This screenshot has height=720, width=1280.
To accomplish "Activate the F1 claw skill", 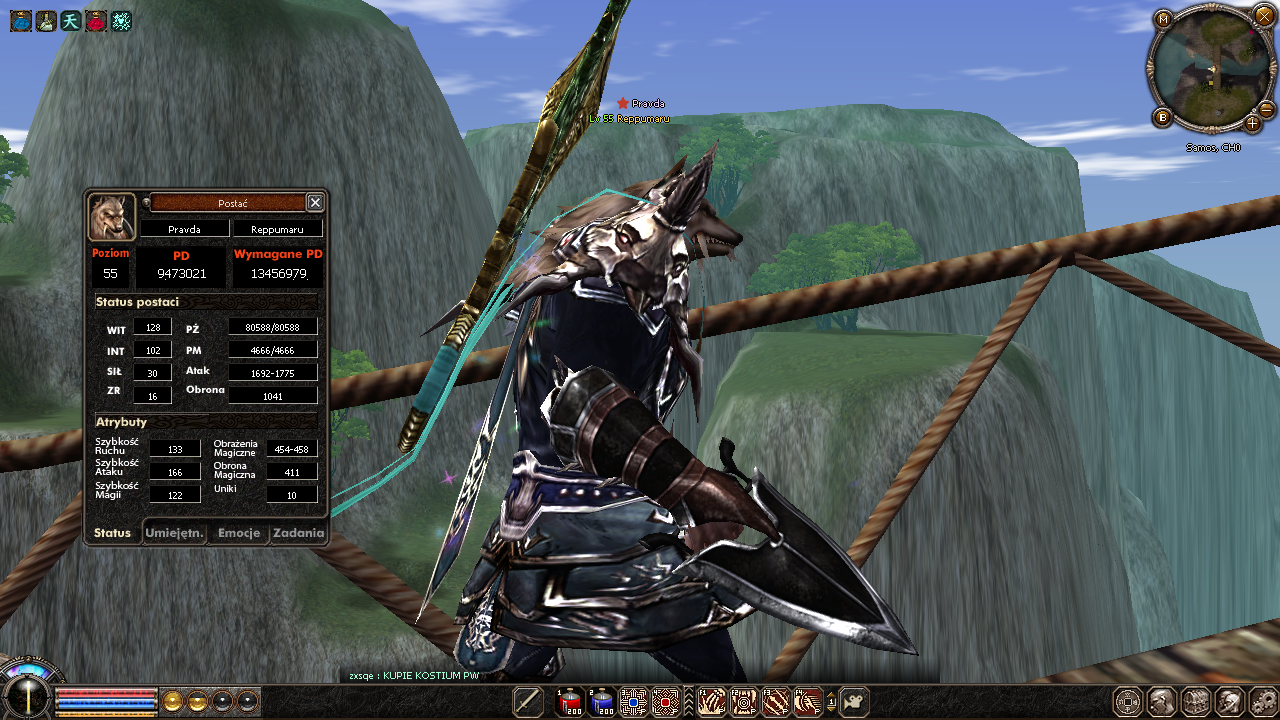I will point(711,702).
